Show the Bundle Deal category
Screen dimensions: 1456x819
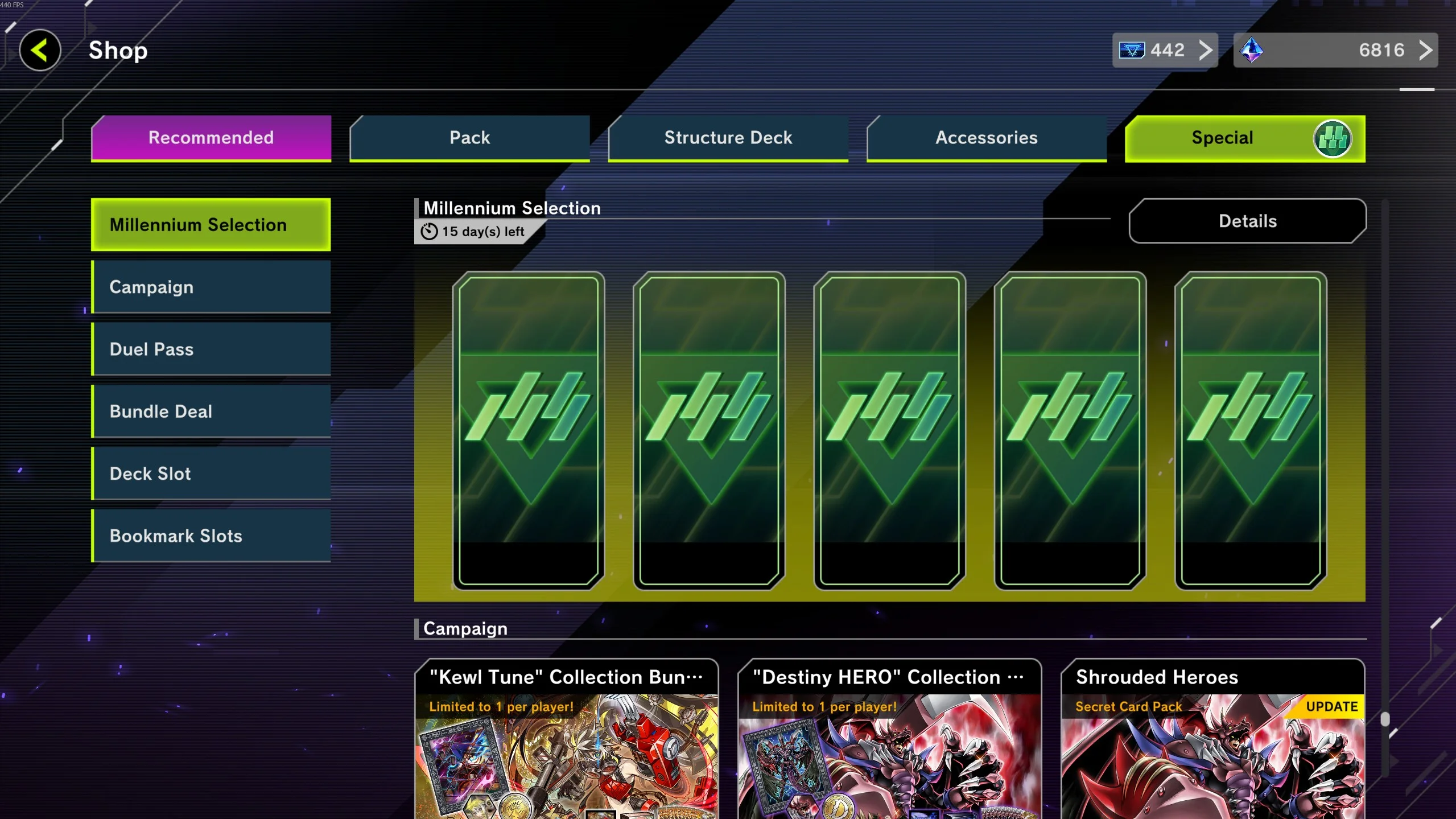pyautogui.click(x=211, y=411)
